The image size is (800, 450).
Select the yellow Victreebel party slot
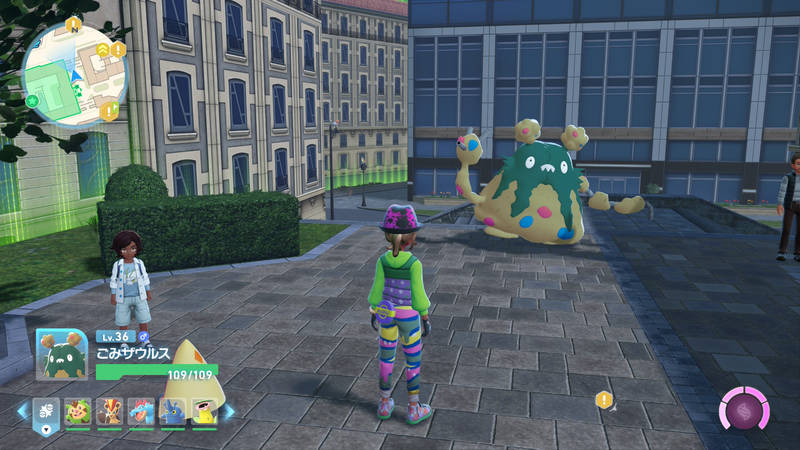tap(204, 410)
